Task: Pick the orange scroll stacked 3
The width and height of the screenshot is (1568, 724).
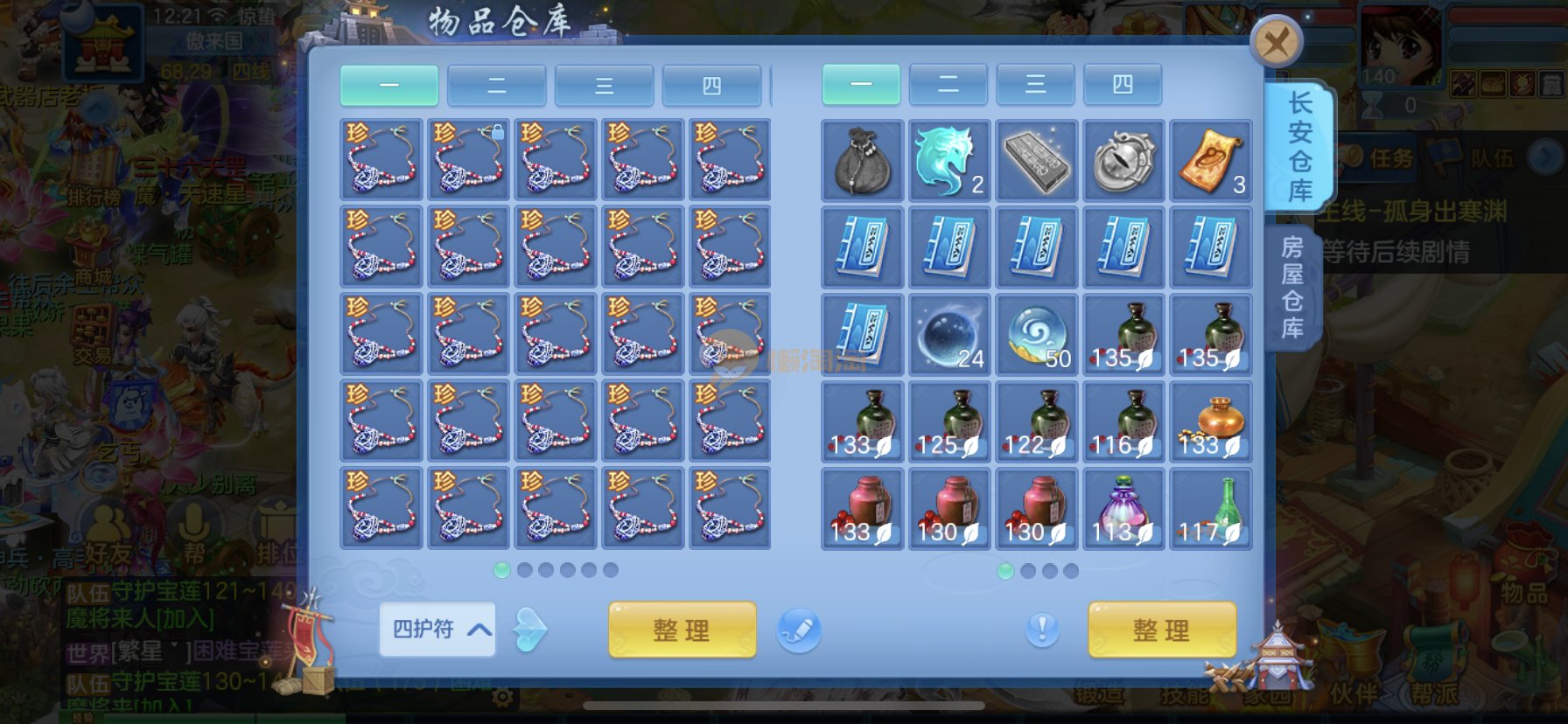Action: [1211, 161]
